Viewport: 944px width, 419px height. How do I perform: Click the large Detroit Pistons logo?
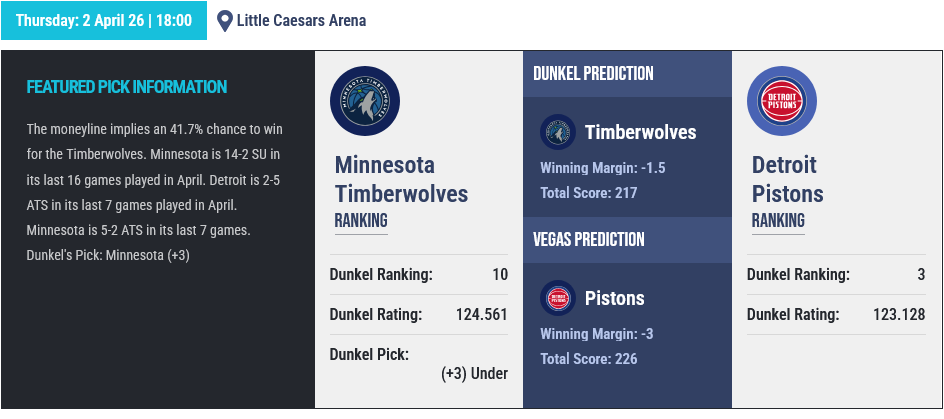coord(782,102)
